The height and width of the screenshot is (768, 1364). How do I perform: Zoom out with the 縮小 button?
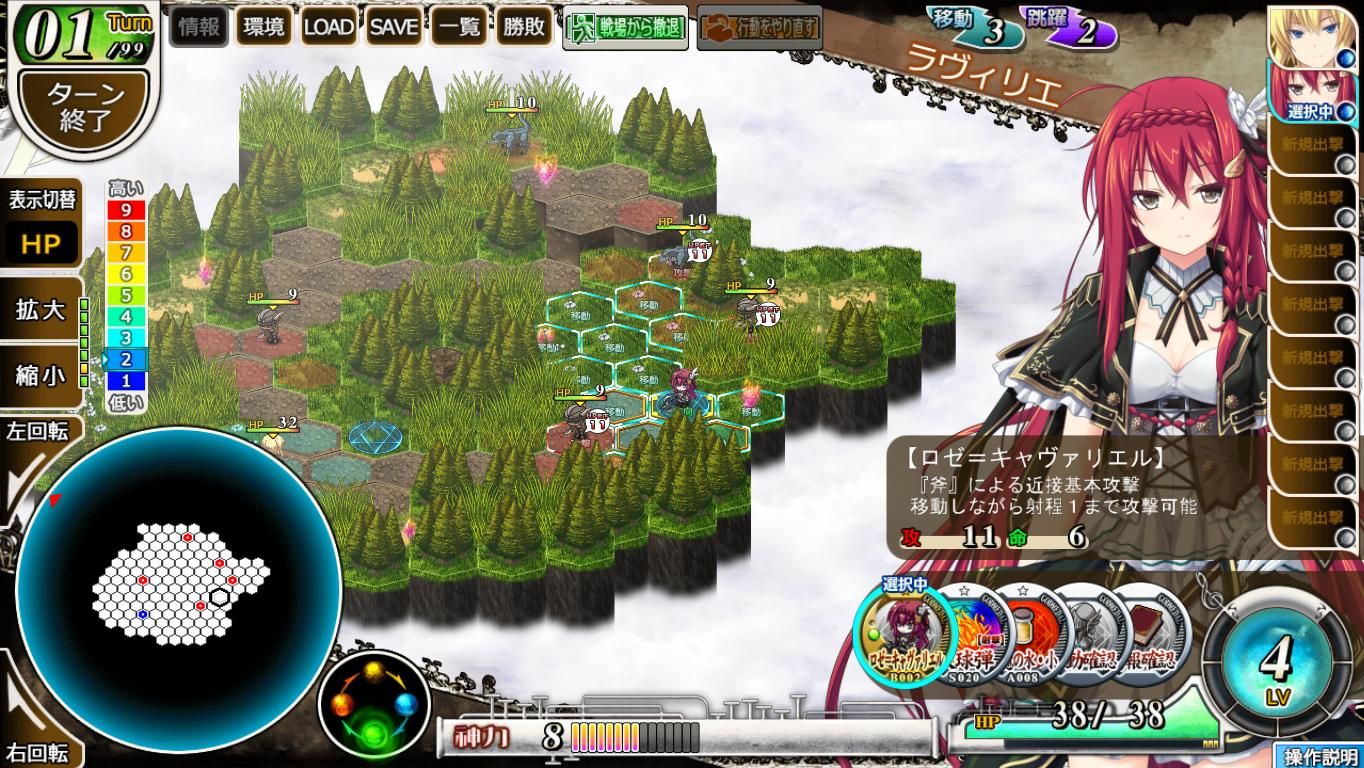(42, 375)
